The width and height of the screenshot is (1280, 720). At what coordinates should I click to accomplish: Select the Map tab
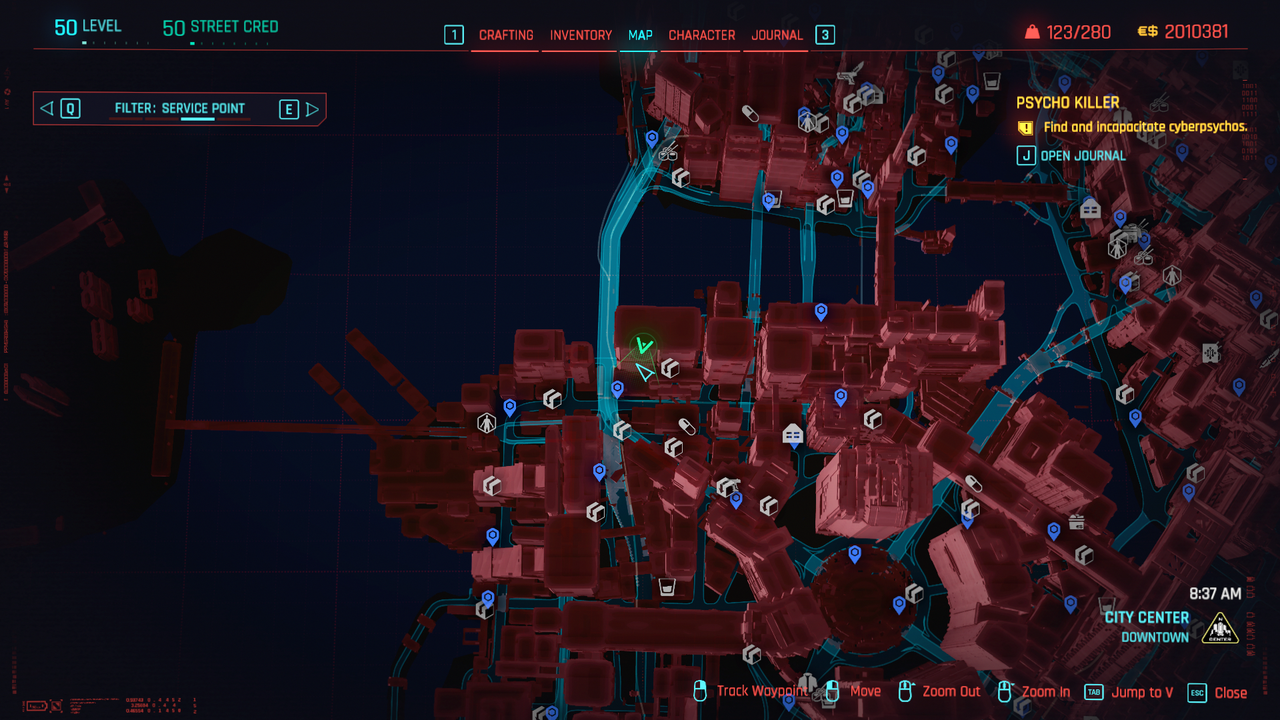pyautogui.click(x=640, y=35)
